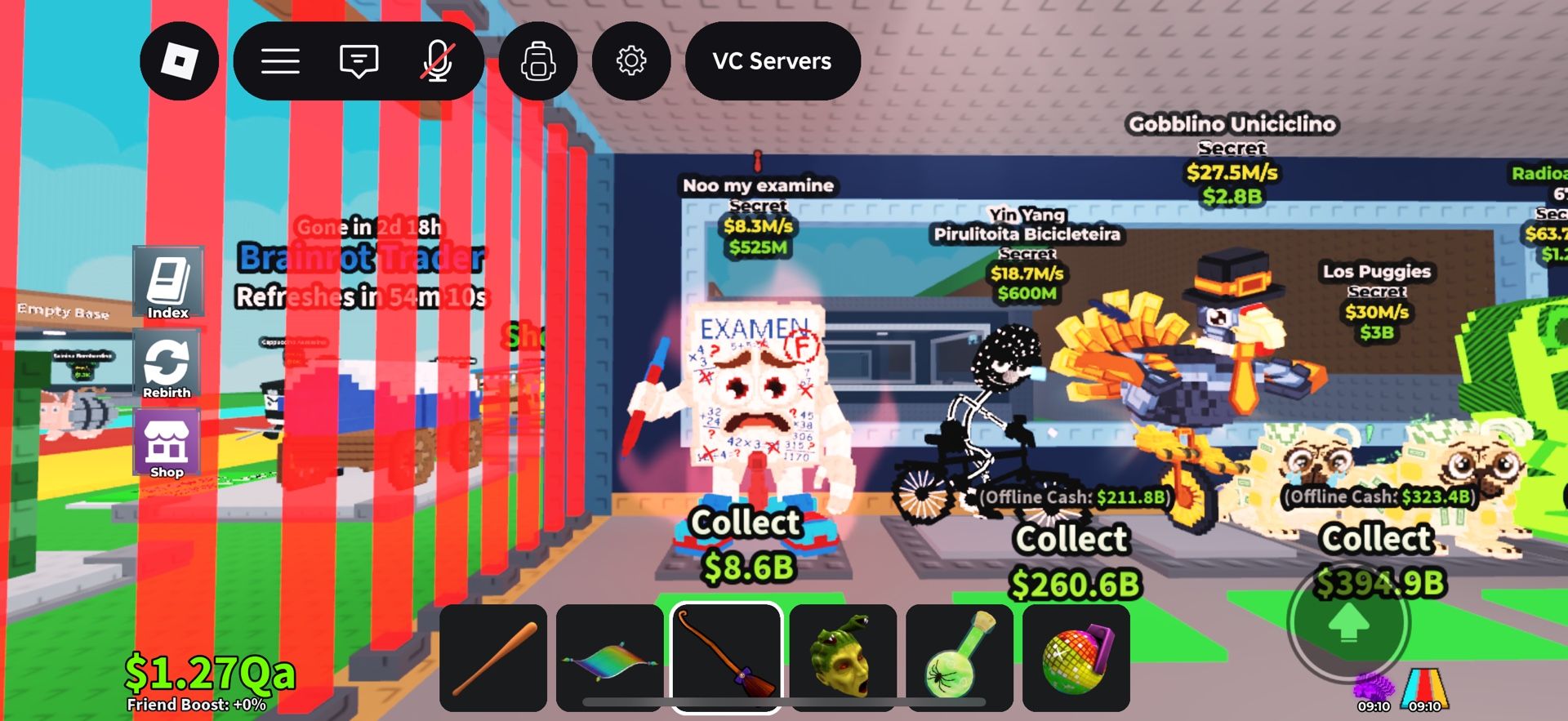Open the gear settings
1568x721 pixels.
[631, 61]
